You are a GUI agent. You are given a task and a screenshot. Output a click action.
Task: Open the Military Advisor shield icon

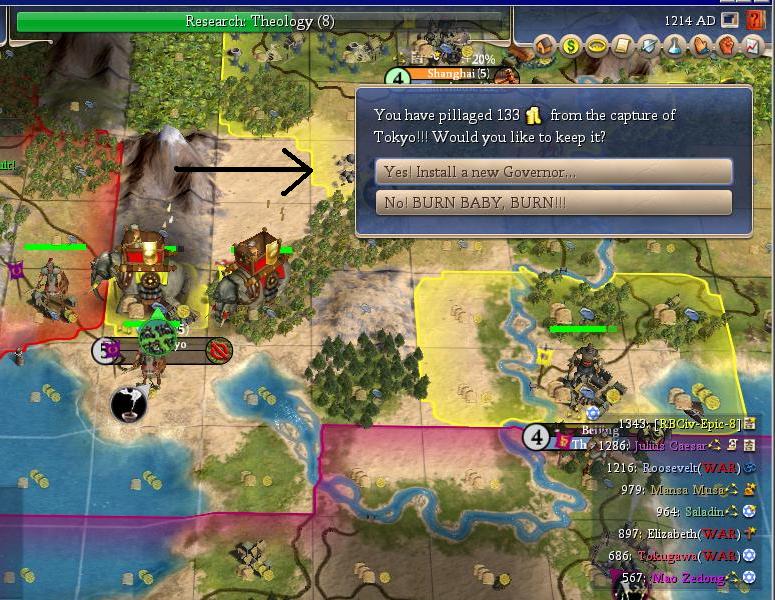coord(649,45)
